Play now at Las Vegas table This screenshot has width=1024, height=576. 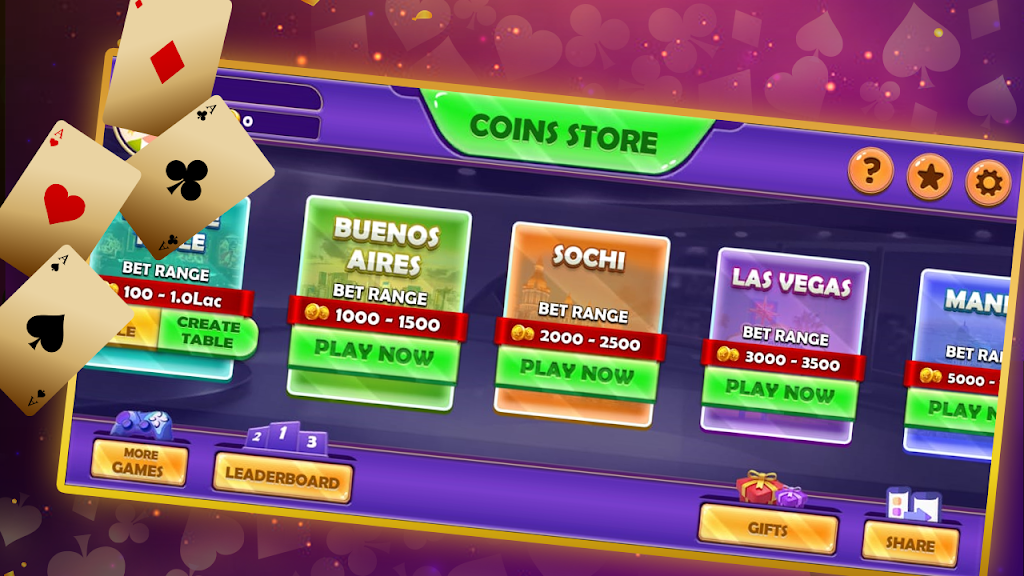(x=778, y=388)
